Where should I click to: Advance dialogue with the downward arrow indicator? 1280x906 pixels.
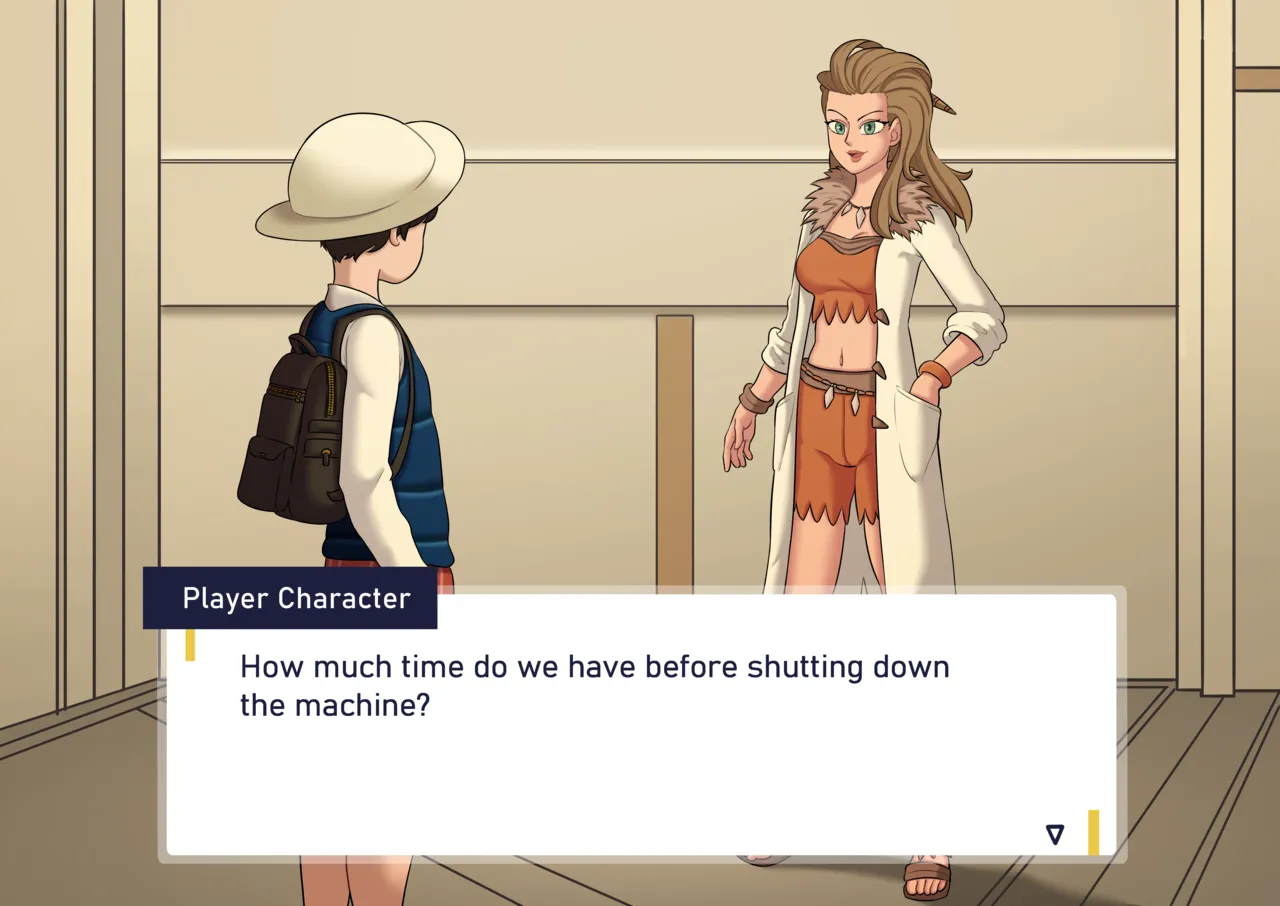click(x=1054, y=834)
